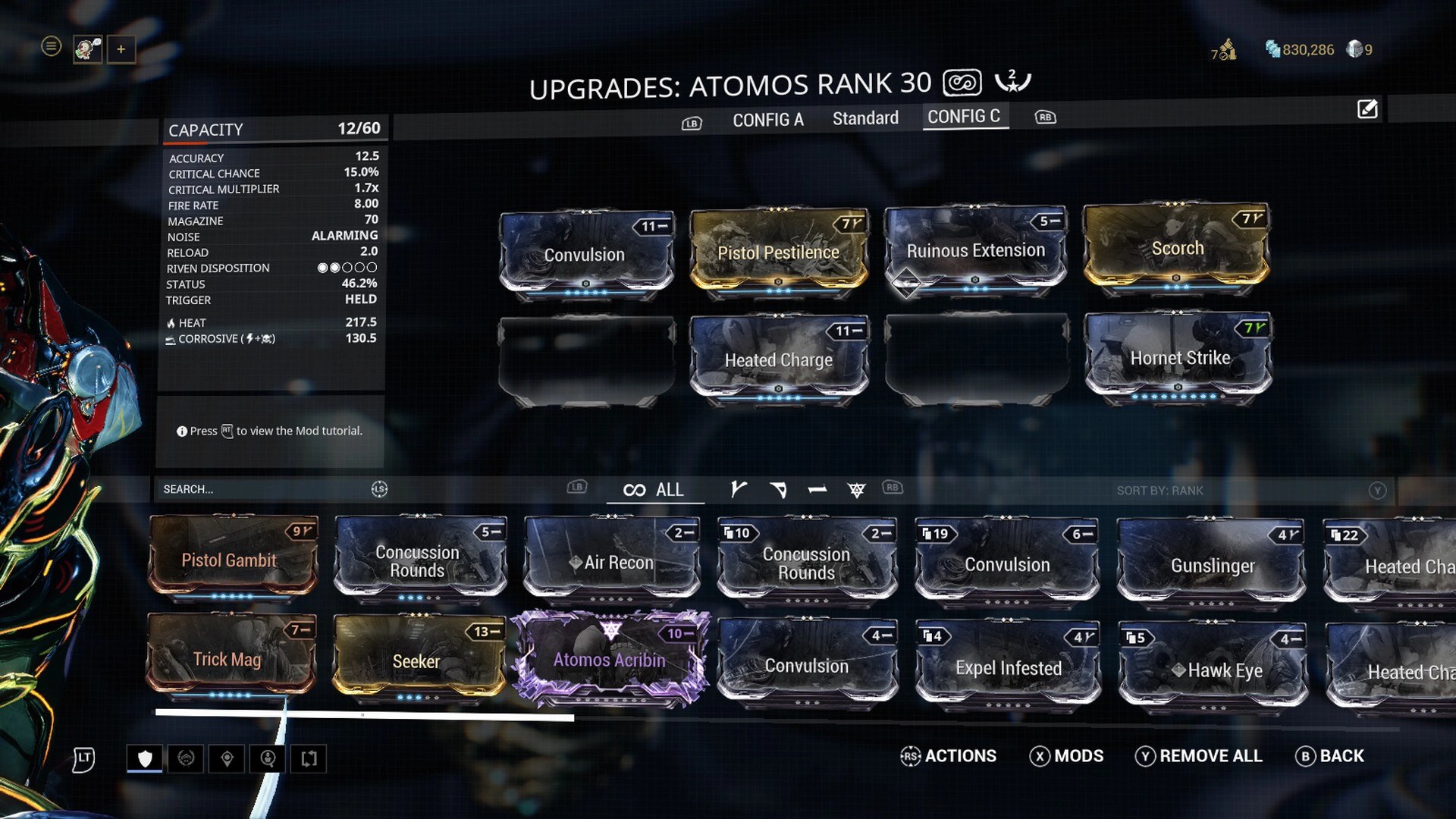The height and width of the screenshot is (819, 1456).
Task: Pick the Seeker mod card
Action: 416,661
